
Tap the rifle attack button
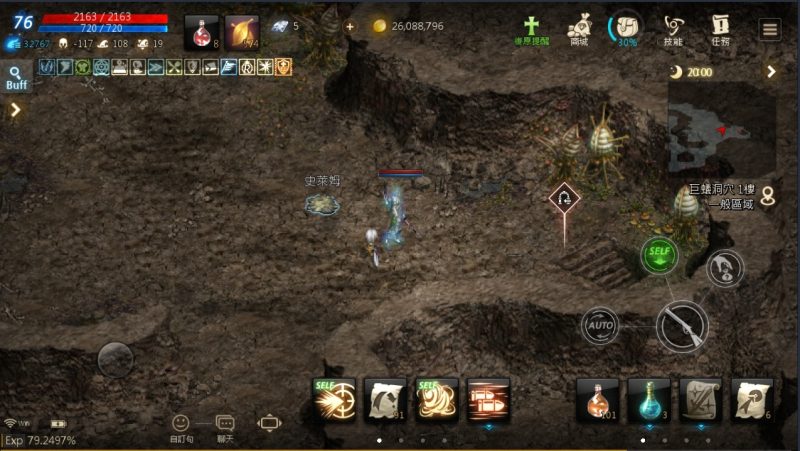682,325
